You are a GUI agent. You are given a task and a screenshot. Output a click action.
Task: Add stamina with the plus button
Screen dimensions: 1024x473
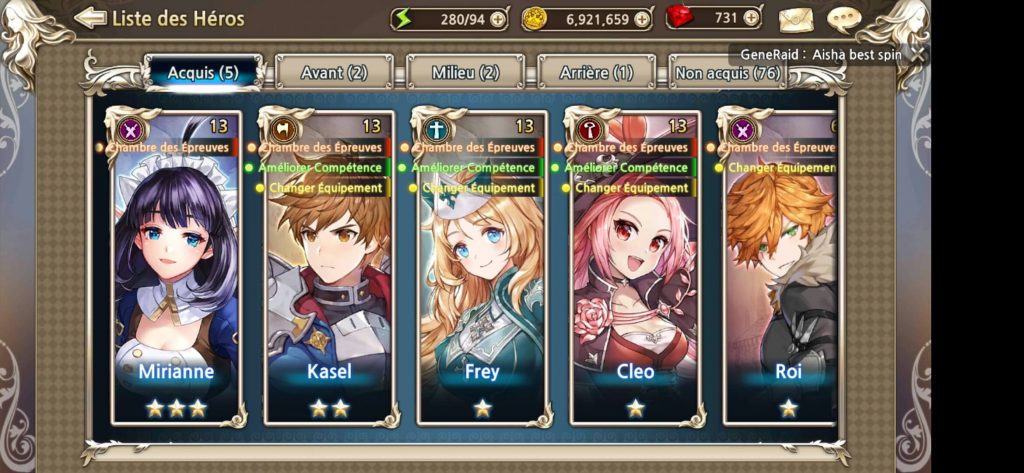(498, 19)
